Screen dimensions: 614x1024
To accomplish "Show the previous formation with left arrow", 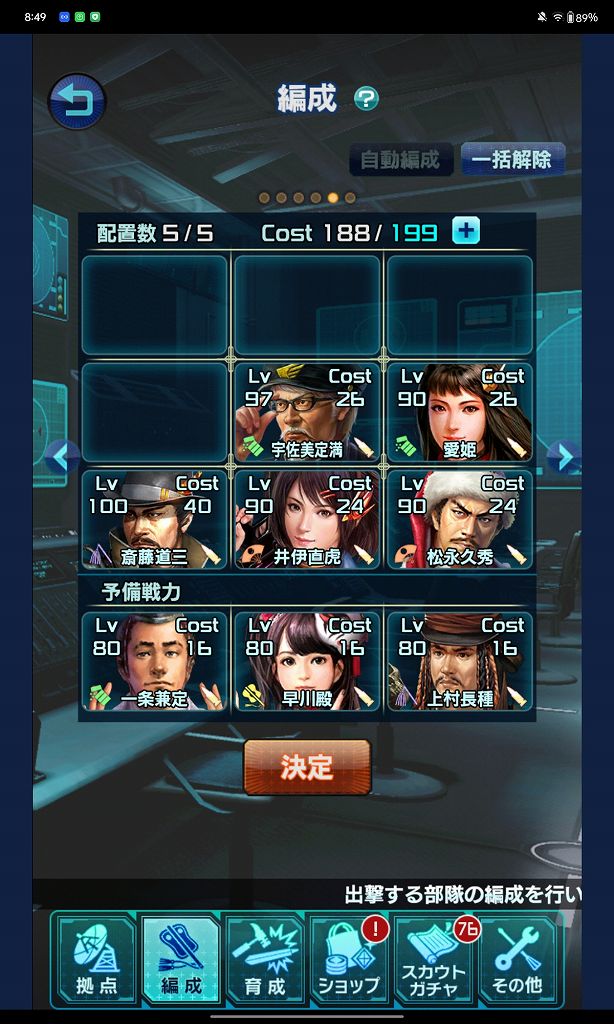I will click(x=61, y=457).
